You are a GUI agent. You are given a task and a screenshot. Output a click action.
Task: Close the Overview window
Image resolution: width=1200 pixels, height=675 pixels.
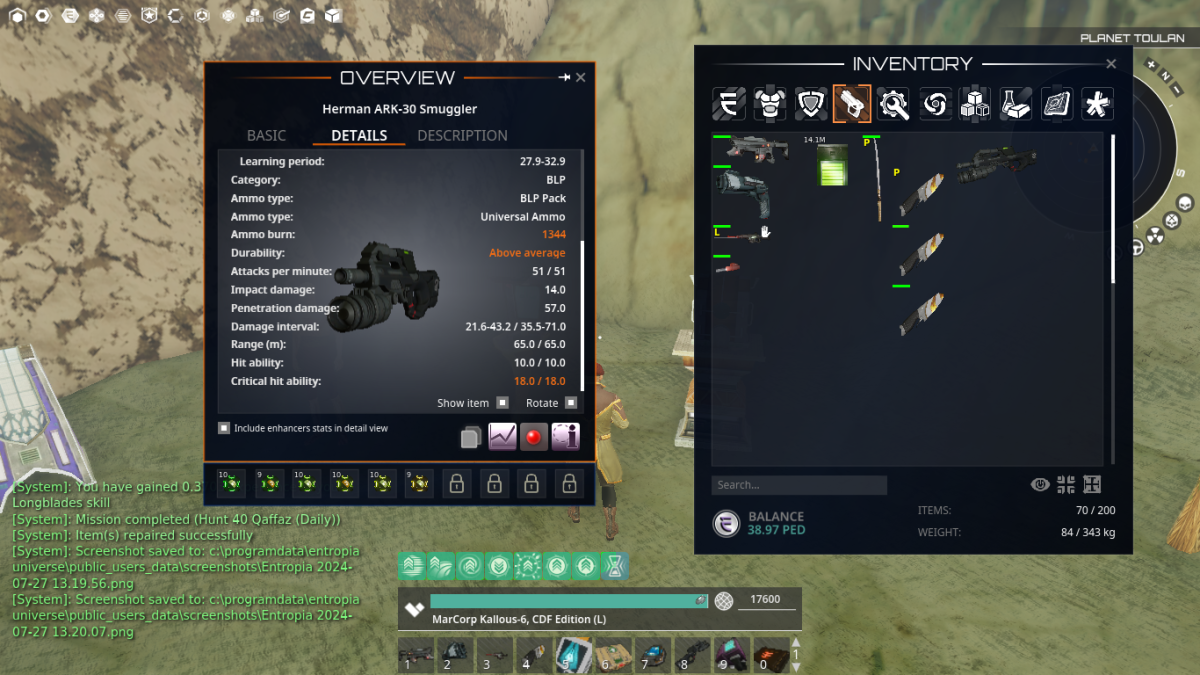tap(581, 77)
